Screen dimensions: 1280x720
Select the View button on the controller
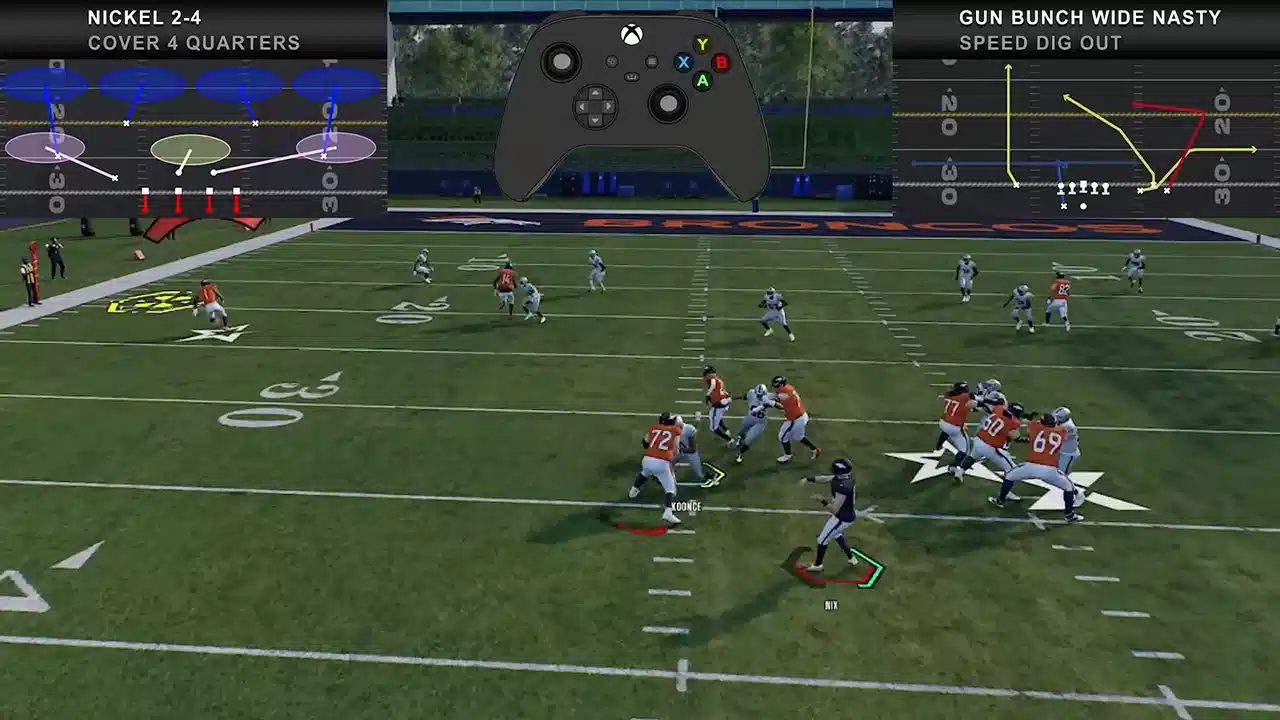[x=611, y=62]
